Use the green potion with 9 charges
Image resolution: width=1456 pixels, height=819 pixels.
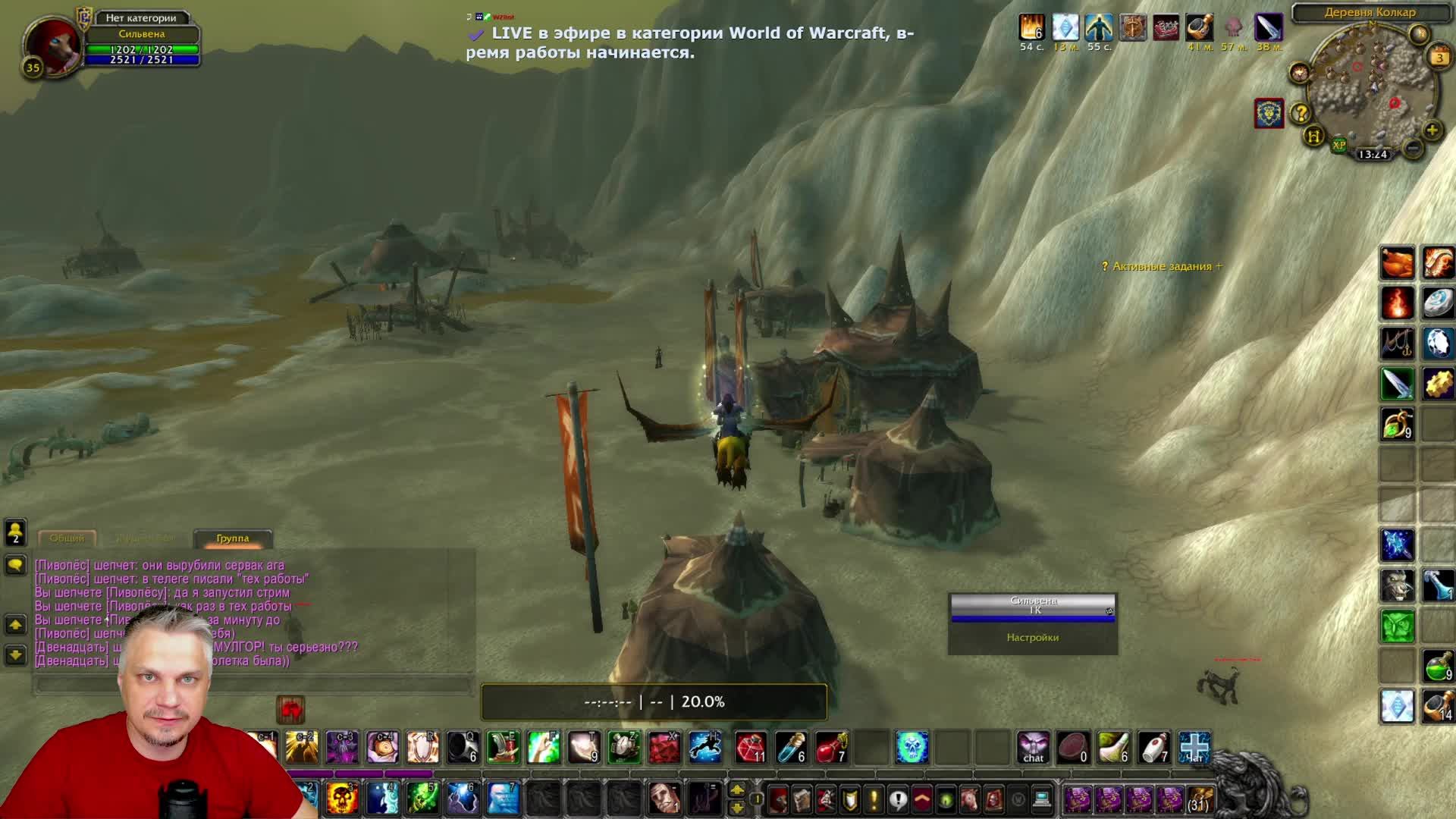[1437, 667]
